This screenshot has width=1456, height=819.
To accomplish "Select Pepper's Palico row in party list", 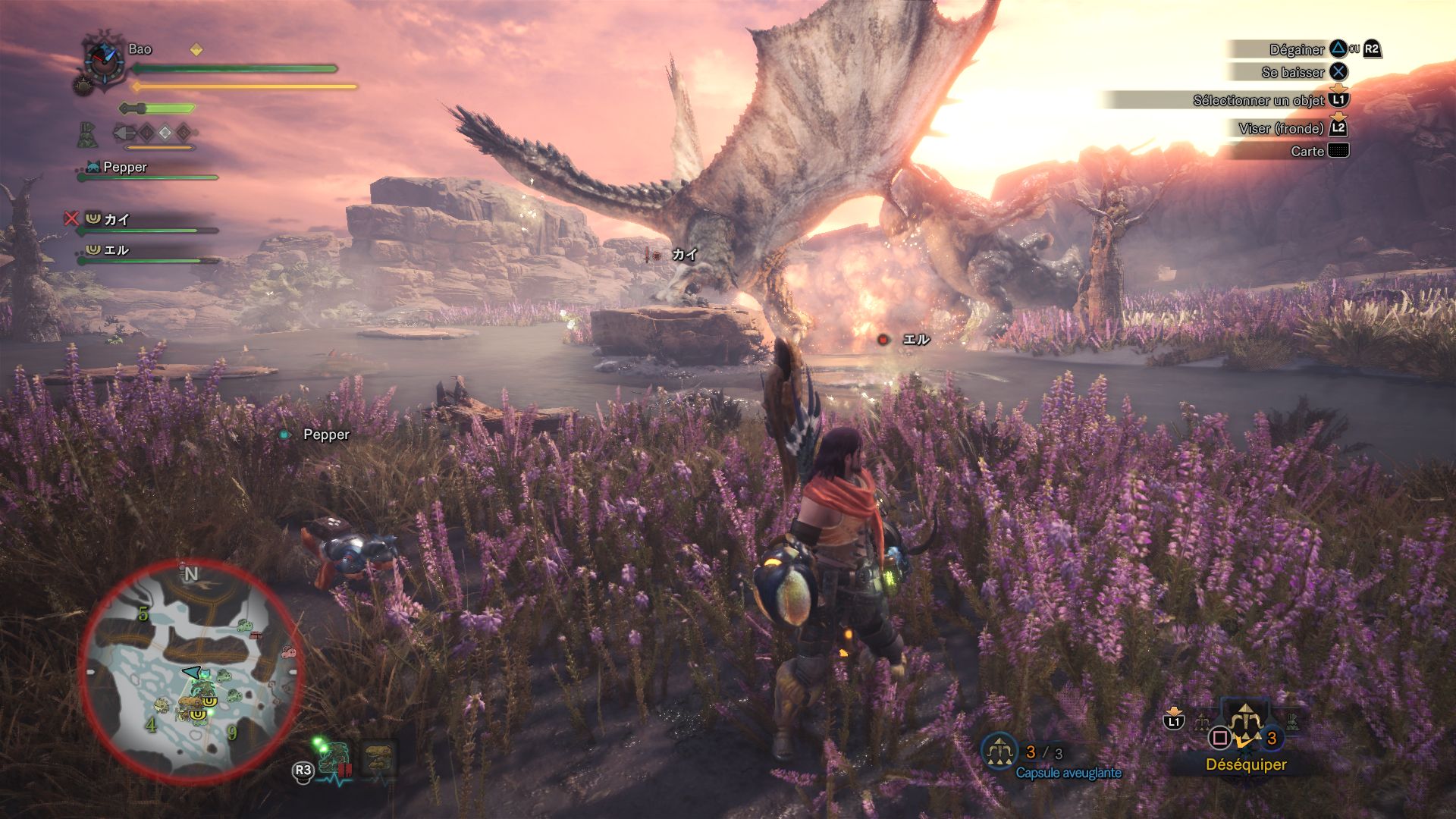I will tap(125, 168).
